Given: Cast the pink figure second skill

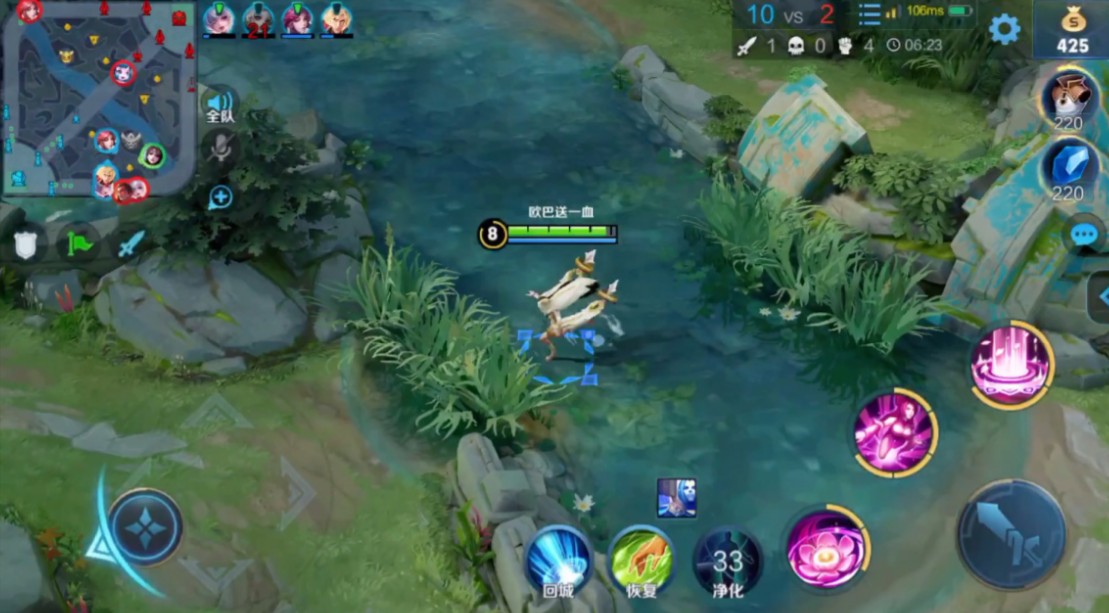Looking at the screenshot, I should pyautogui.click(x=895, y=433).
